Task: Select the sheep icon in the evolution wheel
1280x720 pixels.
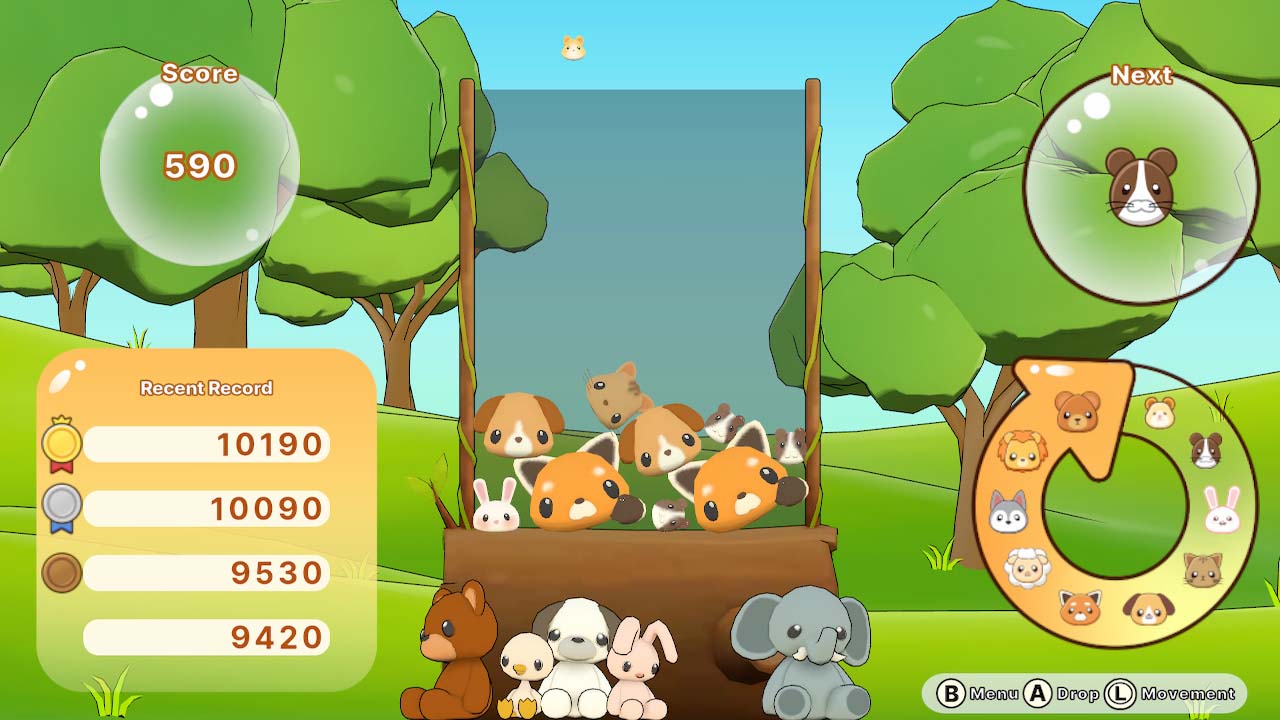Action: (1027, 569)
